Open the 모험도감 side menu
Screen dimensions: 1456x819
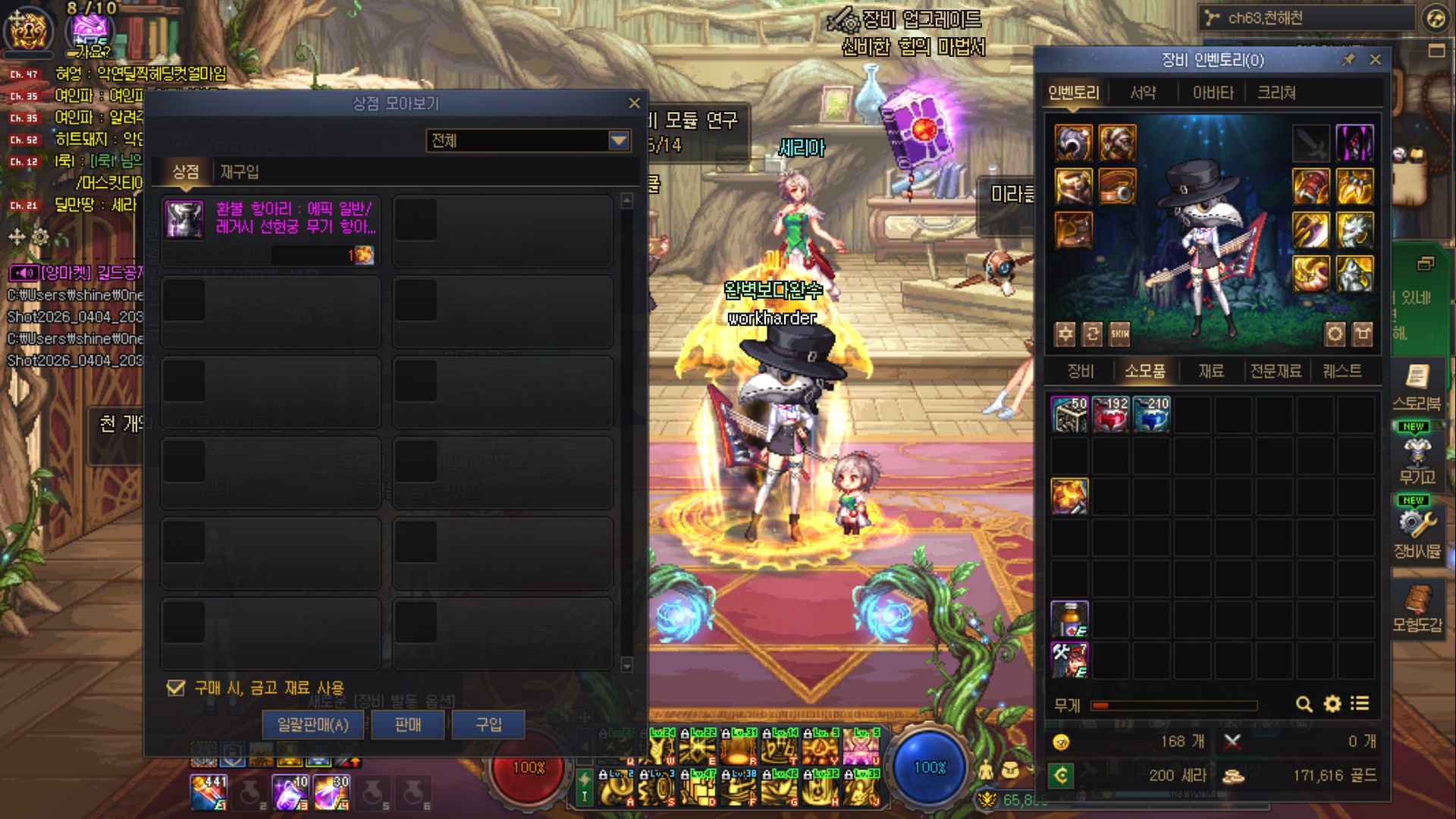click(1416, 609)
